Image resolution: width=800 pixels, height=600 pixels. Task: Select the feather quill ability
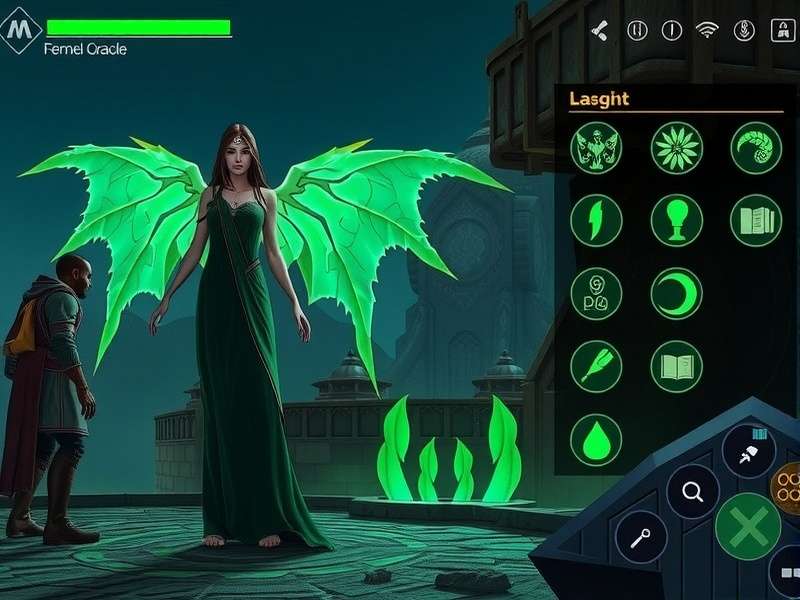click(x=596, y=366)
